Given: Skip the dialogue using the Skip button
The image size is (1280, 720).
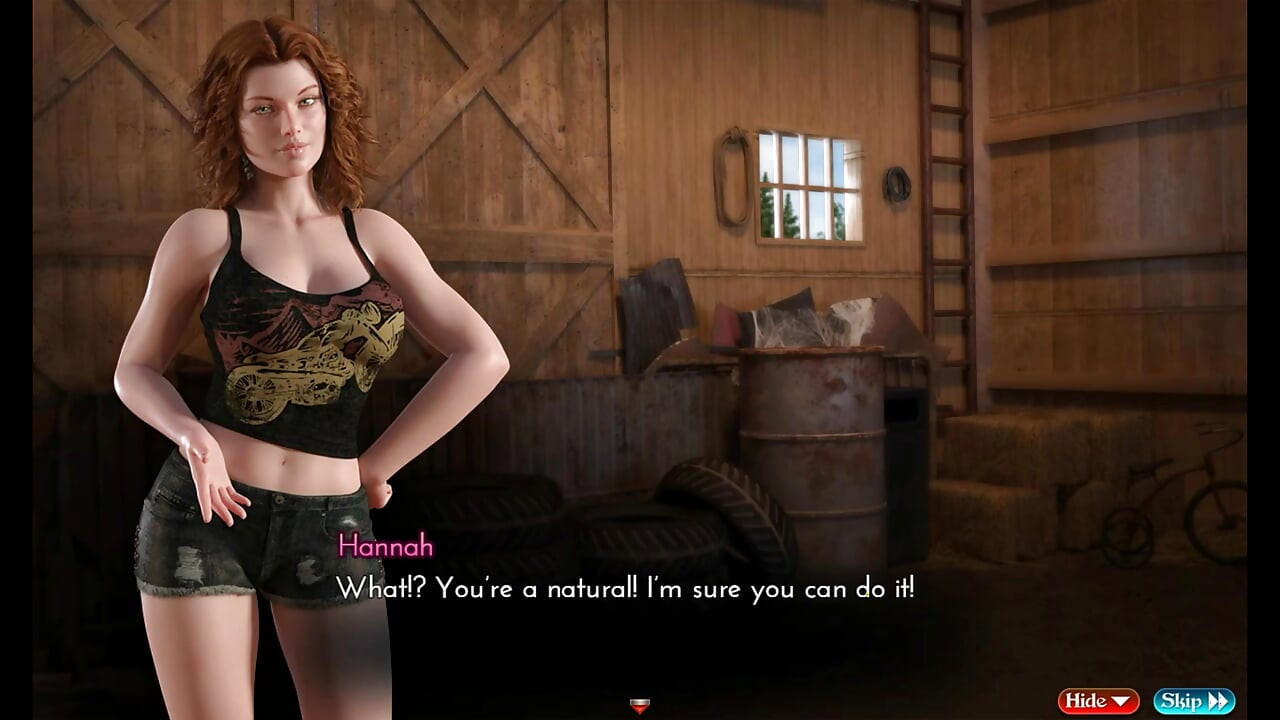Looking at the screenshot, I should pyautogui.click(x=1194, y=701).
